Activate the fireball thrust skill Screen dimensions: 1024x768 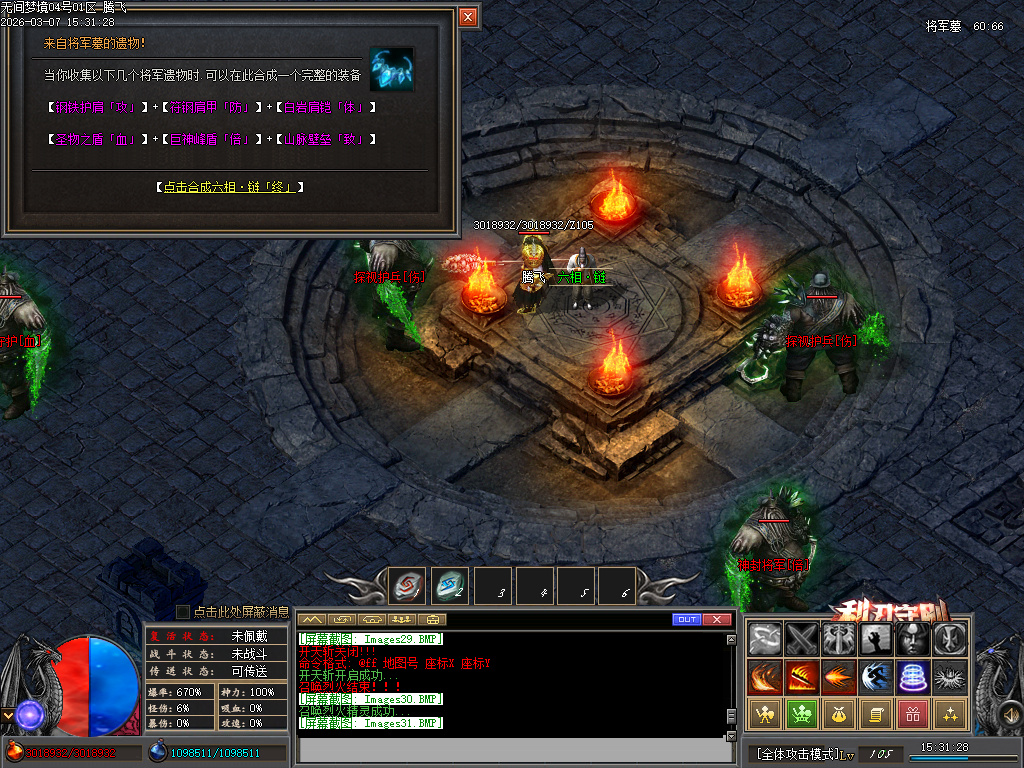click(x=839, y=677)
